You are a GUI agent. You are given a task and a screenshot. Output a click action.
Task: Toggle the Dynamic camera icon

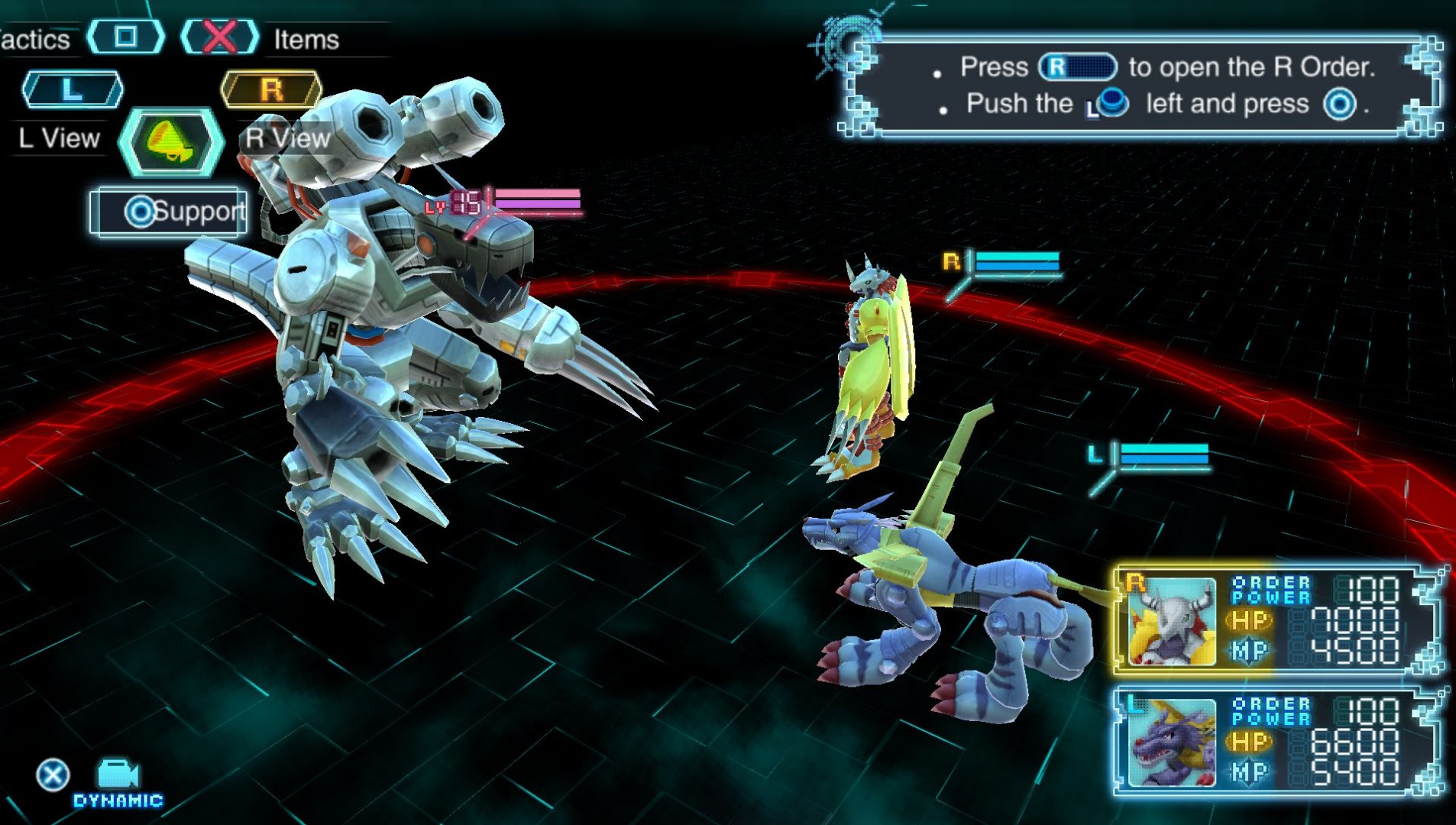118,775
